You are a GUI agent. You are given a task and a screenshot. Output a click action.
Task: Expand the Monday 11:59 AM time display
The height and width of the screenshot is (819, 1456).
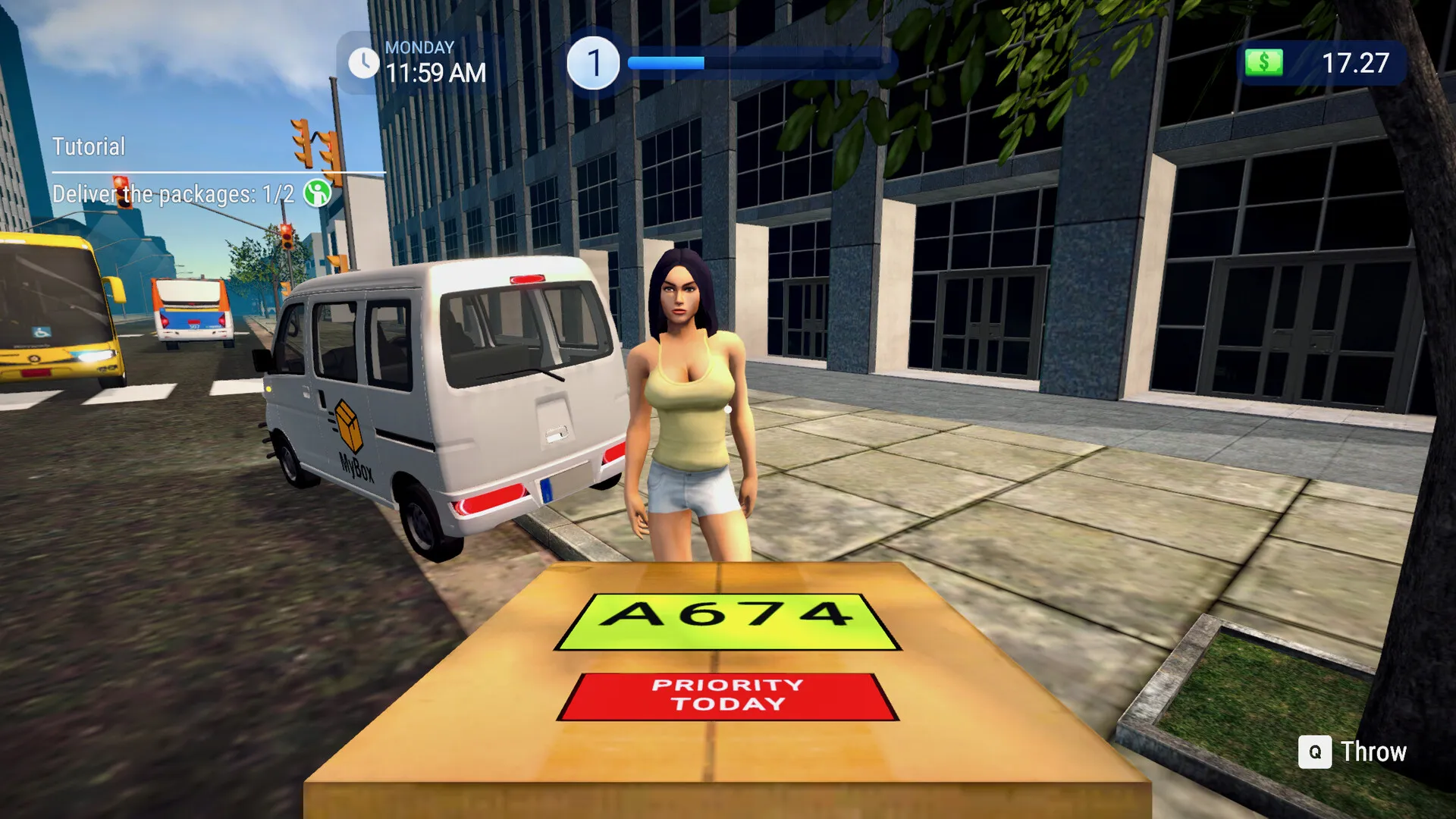click(432, 61)
